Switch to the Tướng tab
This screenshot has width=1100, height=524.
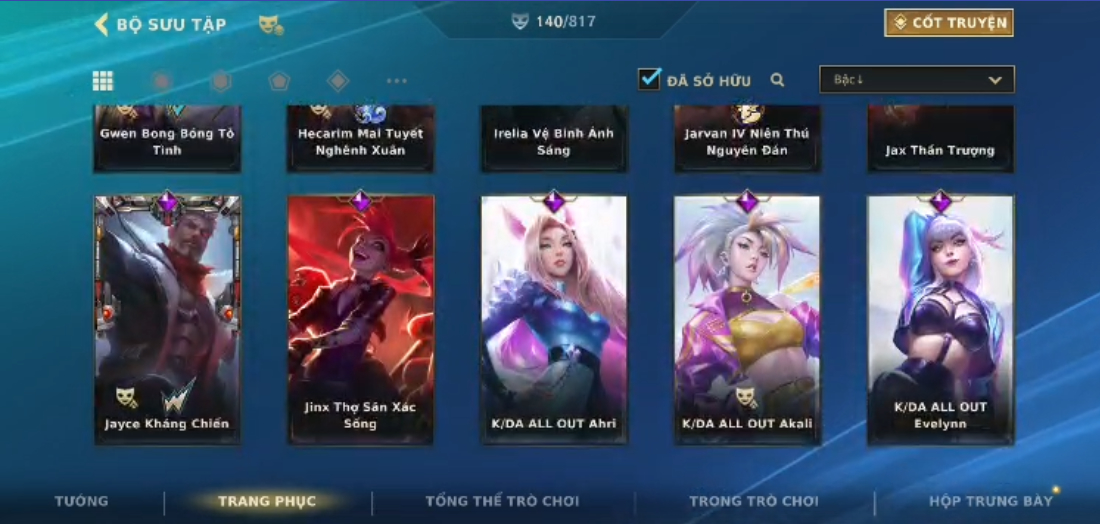tap(82, 501)
